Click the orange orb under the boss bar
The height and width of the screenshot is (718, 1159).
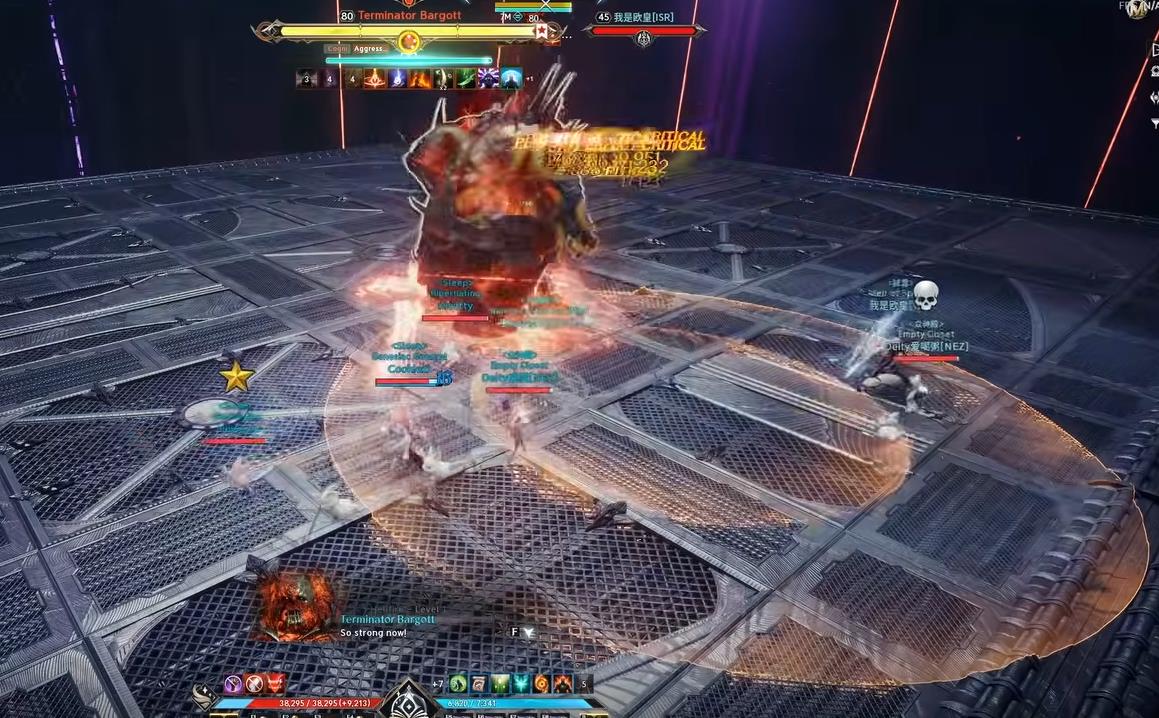click(408, 42)
